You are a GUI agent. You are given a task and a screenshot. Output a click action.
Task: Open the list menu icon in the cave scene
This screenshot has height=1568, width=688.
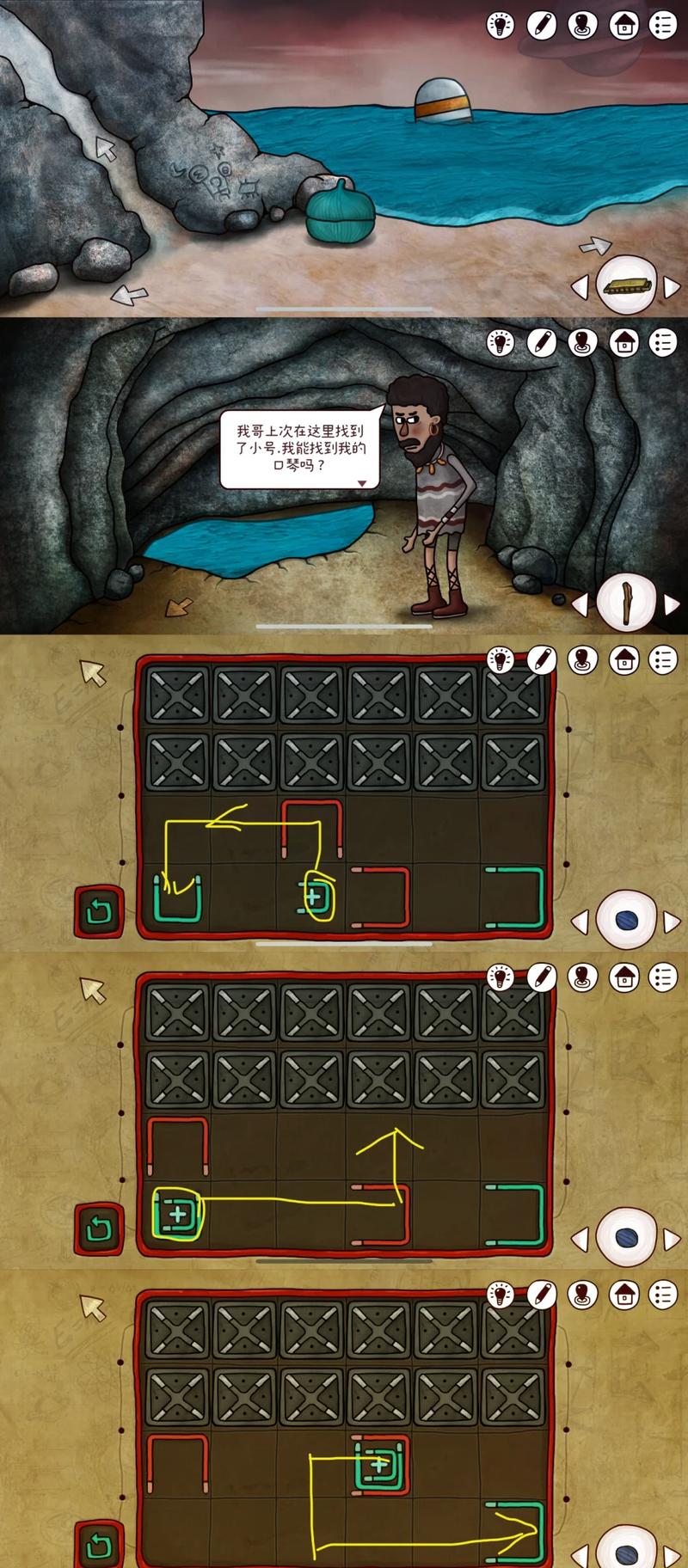(x=664, y=343)
